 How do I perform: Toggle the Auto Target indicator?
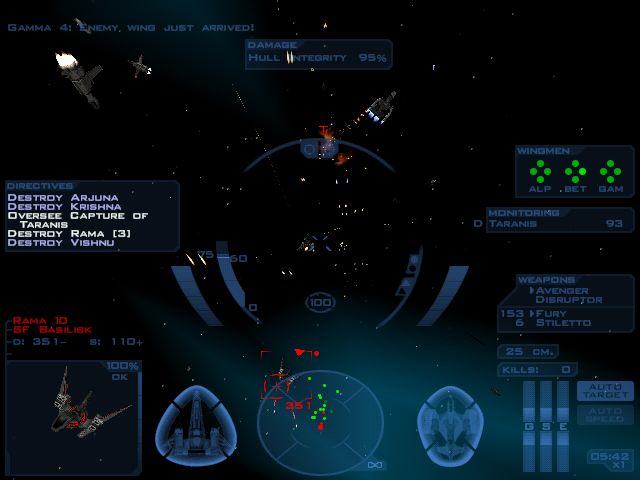(x=605, y=390)
